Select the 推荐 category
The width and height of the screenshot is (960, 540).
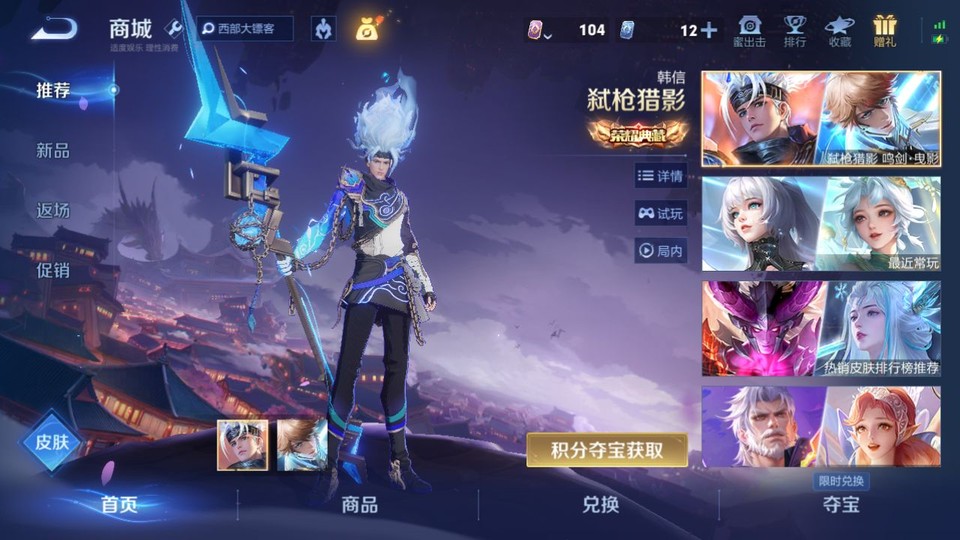click(x=53, y=91)
